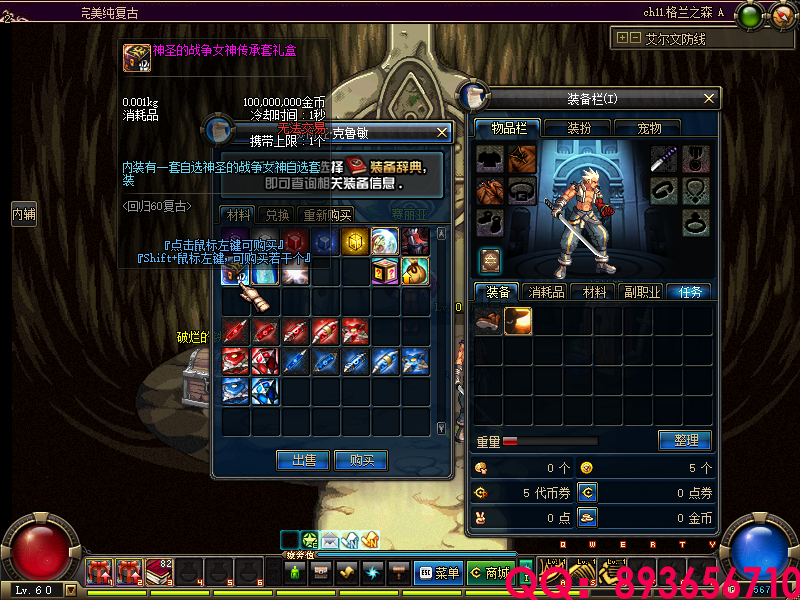
Task: Open the 商城 mall button
Action: (x=491, y=573)
